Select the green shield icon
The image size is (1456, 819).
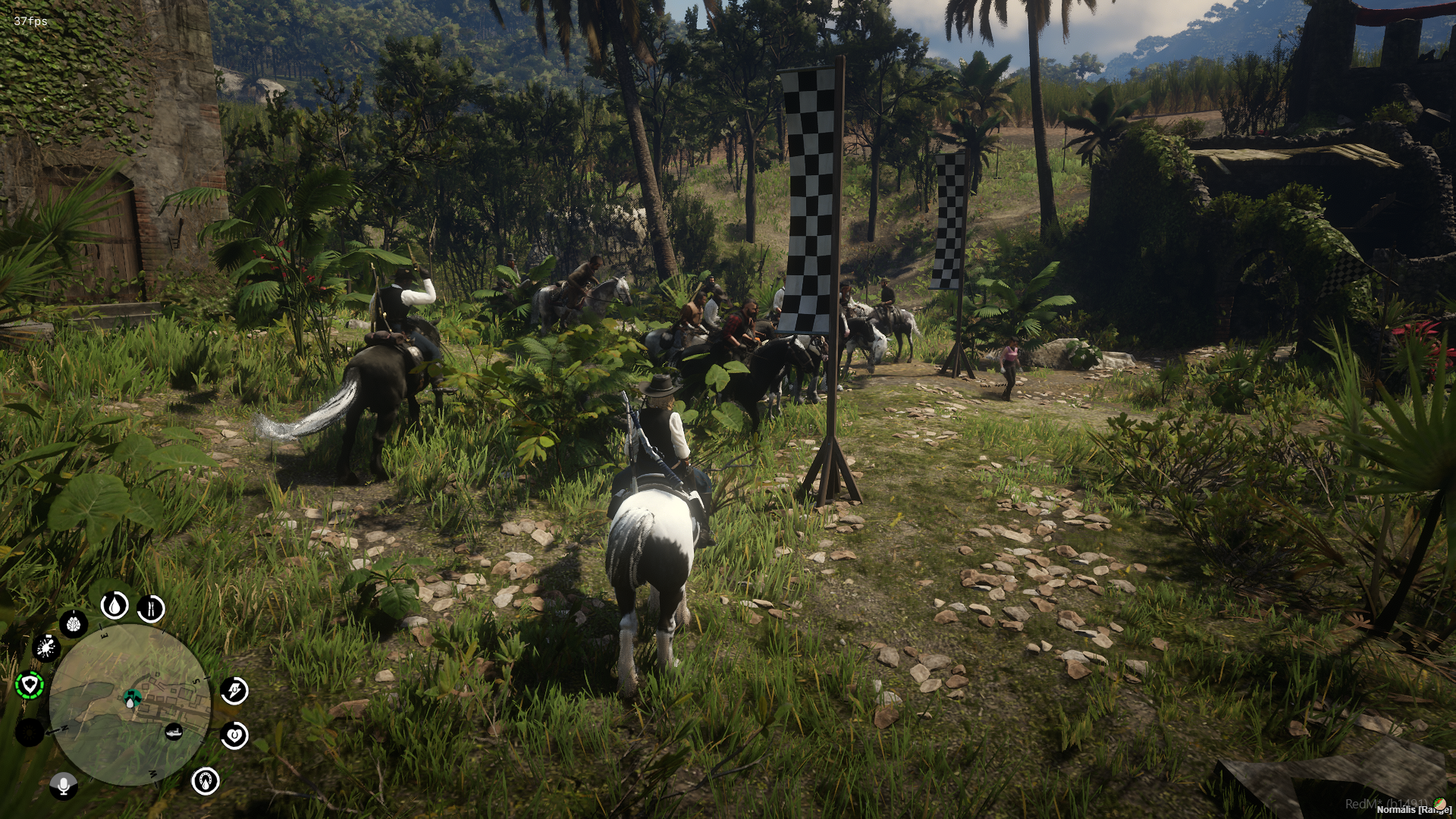click(30, 686)
